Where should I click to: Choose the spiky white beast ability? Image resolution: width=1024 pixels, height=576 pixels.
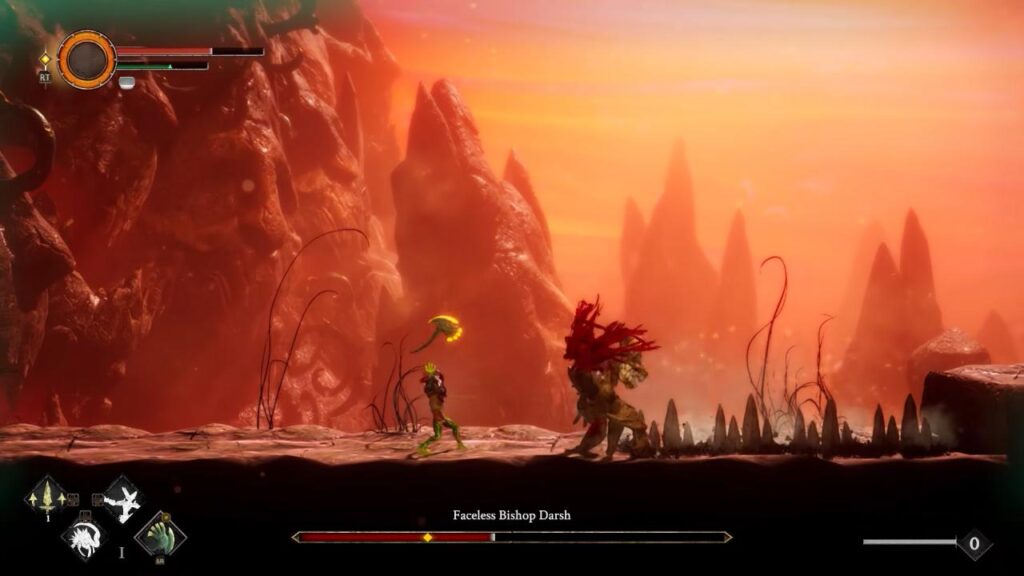[x=83, y=537]
